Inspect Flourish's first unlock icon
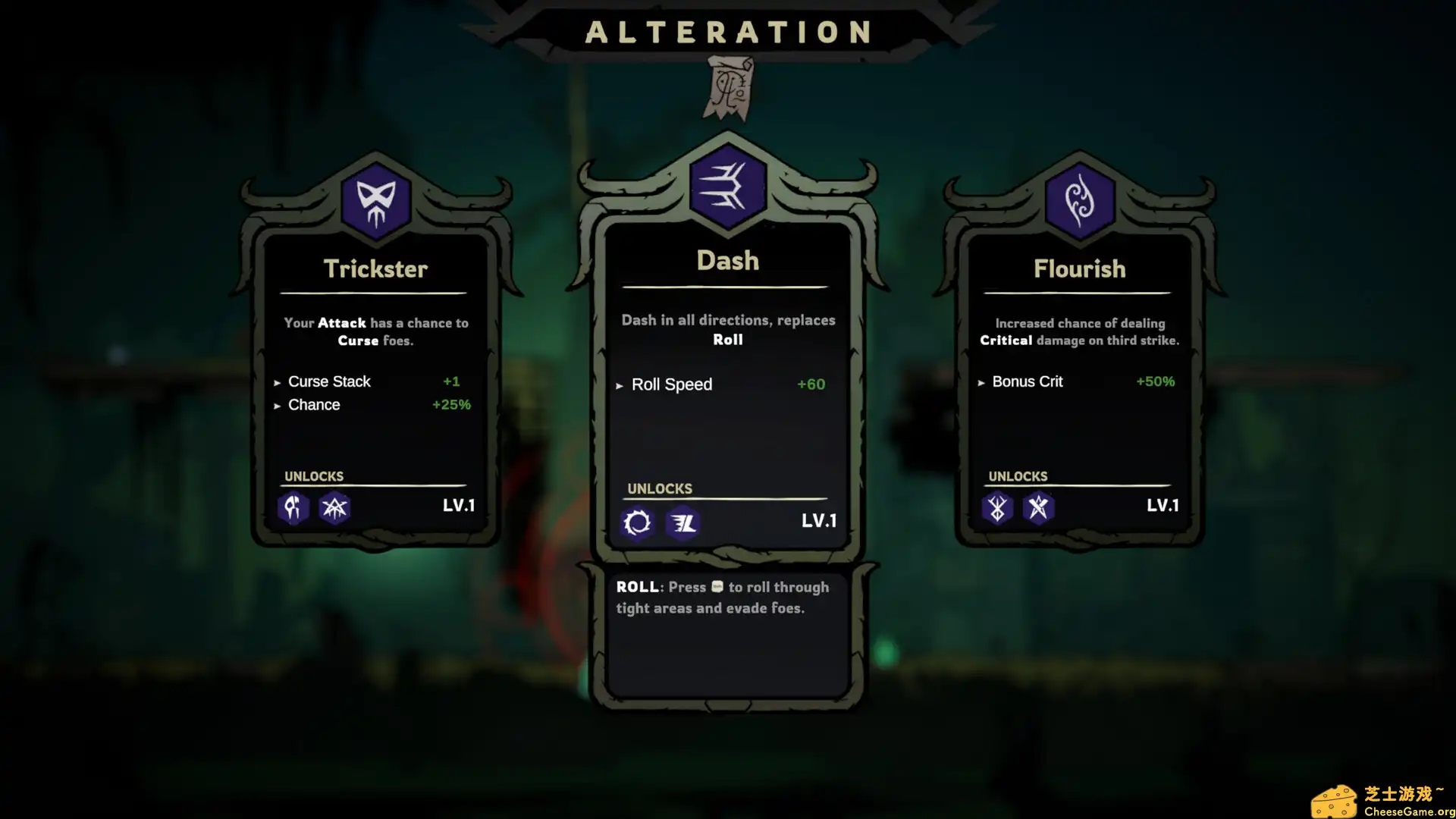The image size is (1456, 819). click(x=997, y=507)
